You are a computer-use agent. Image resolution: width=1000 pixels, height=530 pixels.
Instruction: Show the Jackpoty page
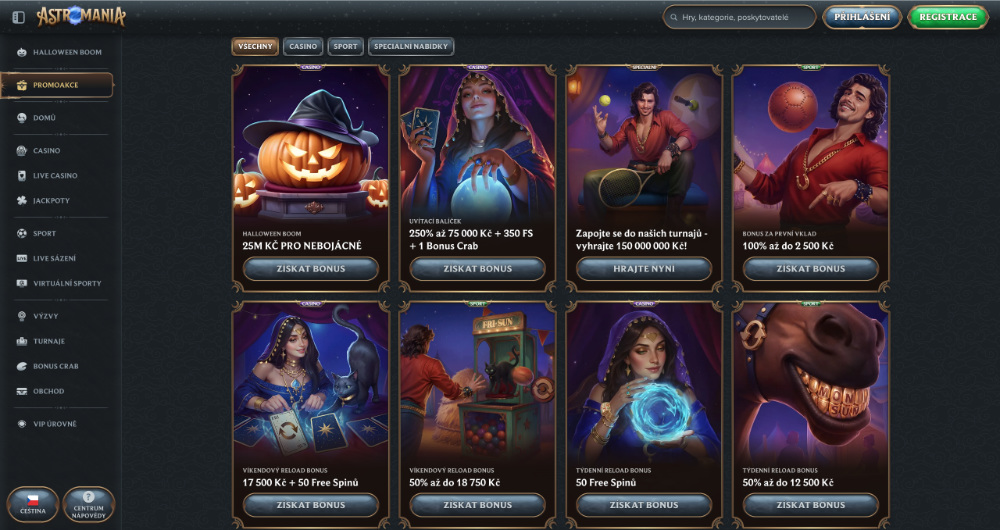[51, 201]
